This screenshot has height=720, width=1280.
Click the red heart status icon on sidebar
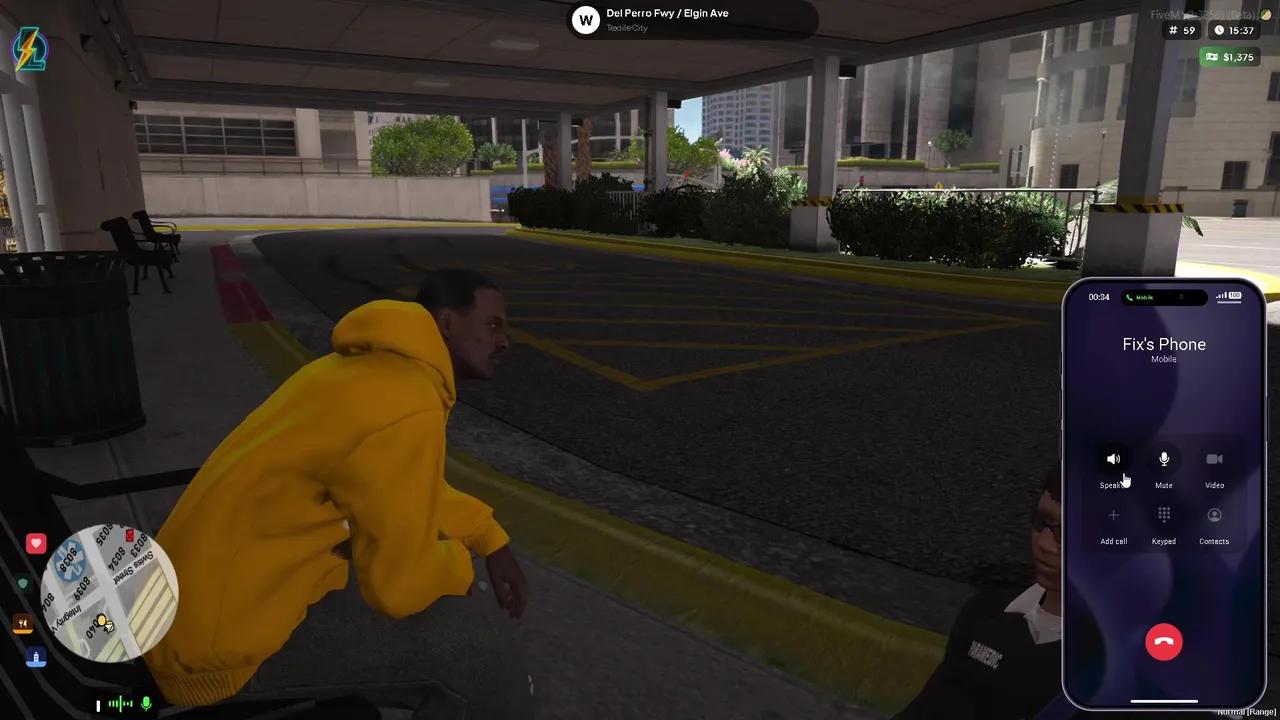(35, 542)
